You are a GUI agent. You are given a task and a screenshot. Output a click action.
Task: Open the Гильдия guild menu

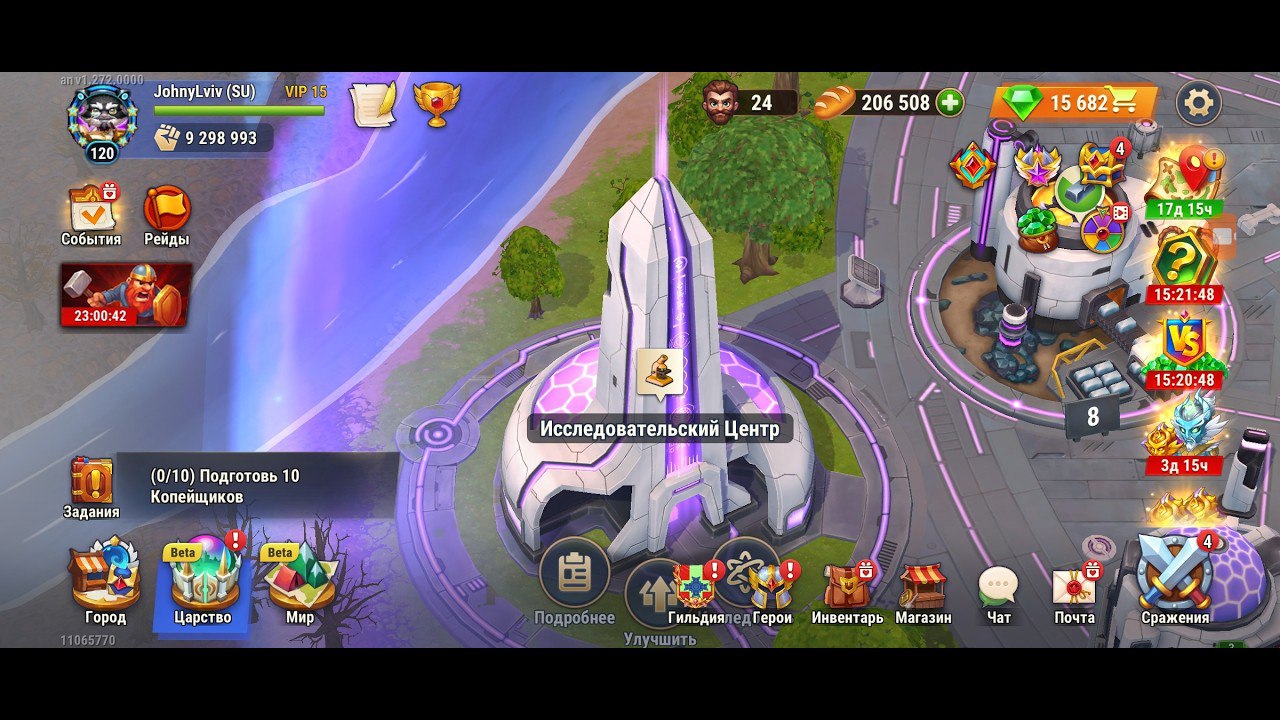coord(696,590)
